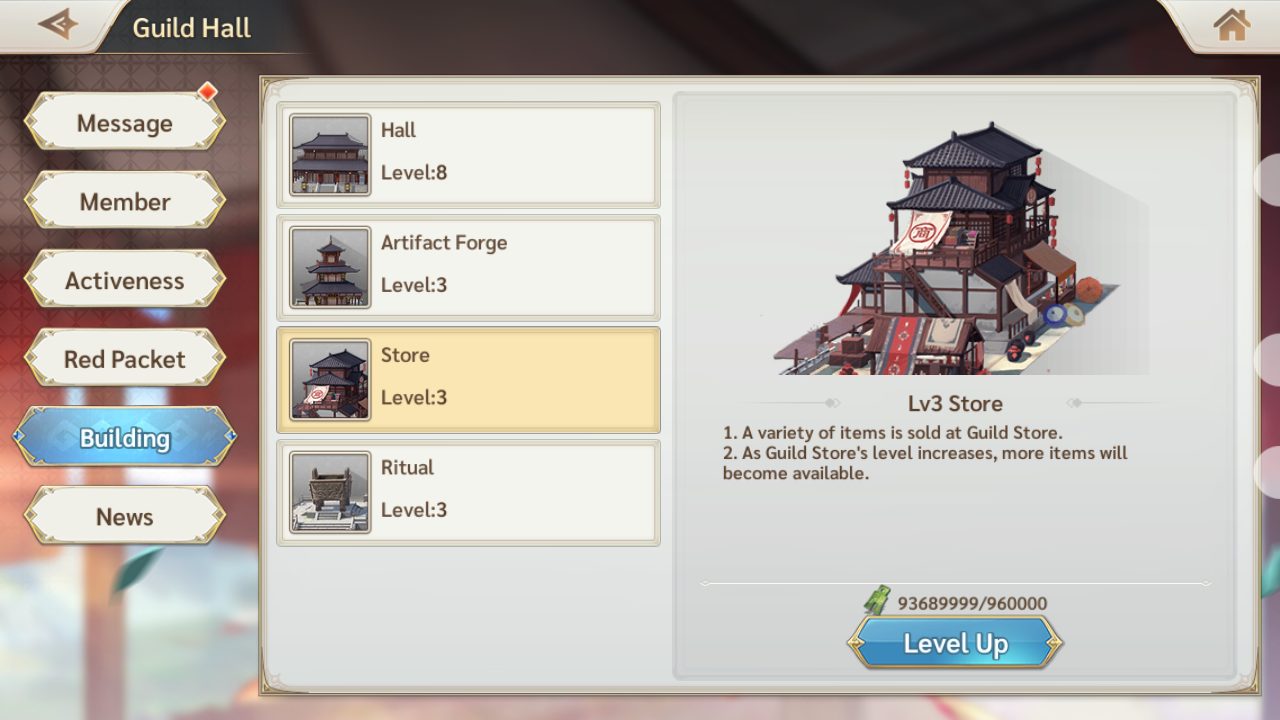View the News tab
Viewport: 1280px width, 720px height.
[x=125, y=517]
